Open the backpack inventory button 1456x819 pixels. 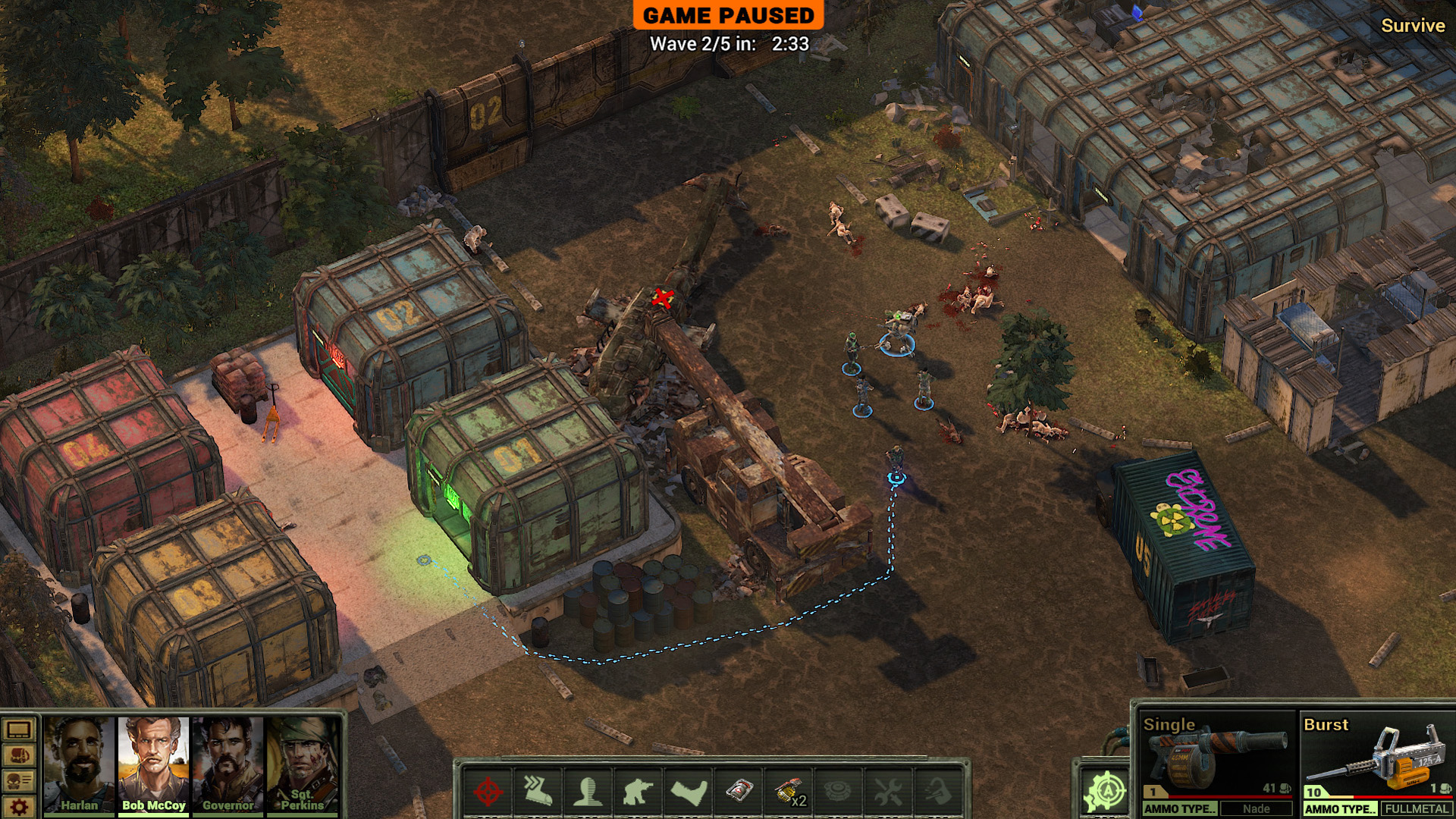coord(19,755)
